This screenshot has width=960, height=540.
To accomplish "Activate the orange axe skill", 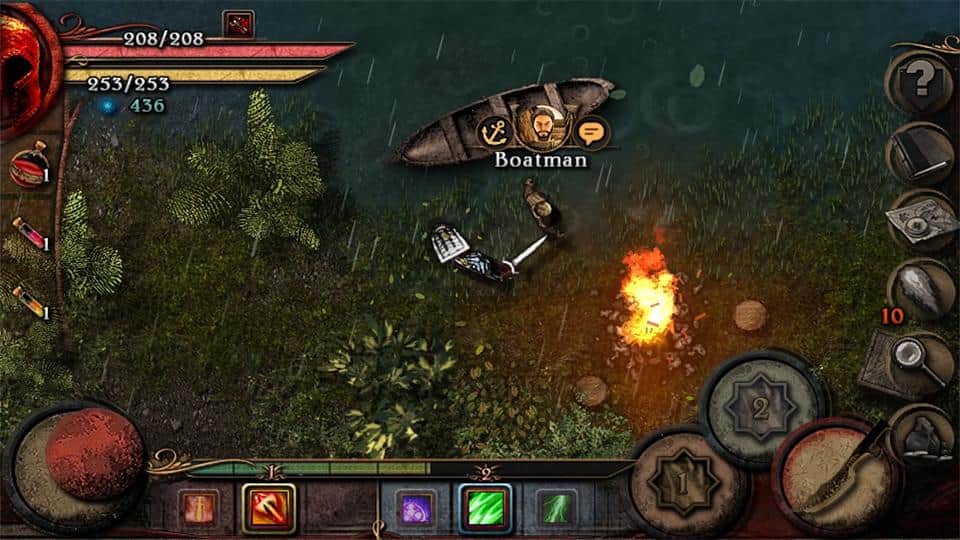I will [x=268, y=508].
